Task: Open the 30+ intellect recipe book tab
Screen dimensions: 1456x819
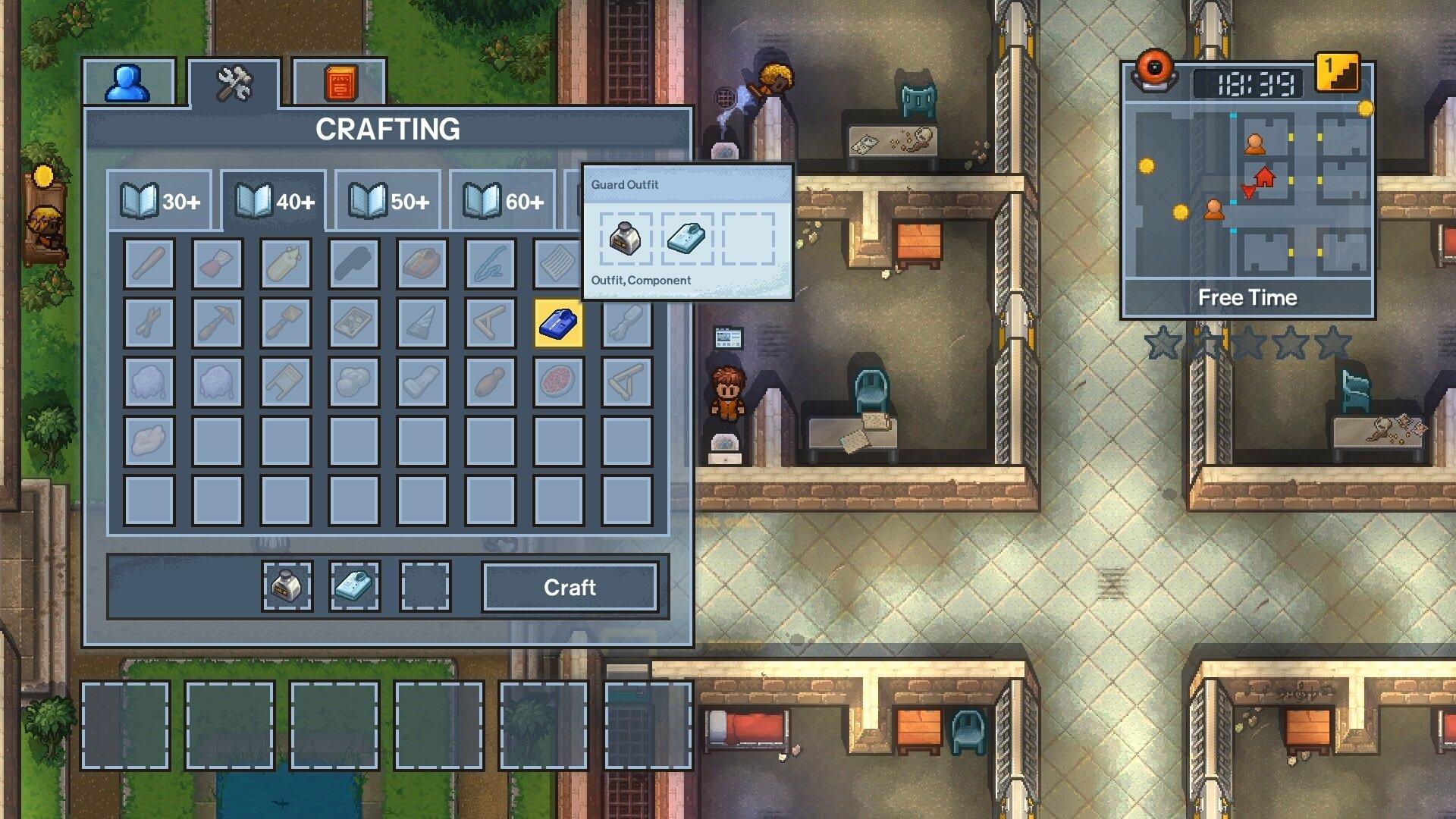Action: click(x=159, y=200)
